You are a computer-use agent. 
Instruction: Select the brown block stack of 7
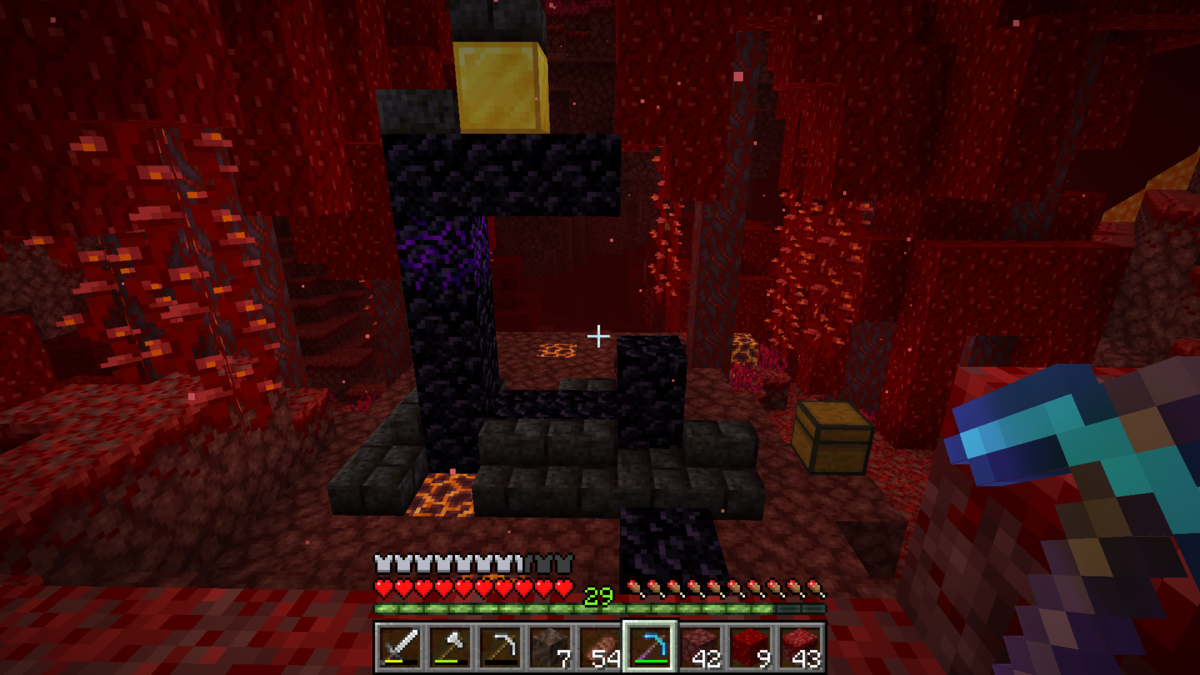click(x=549, y=647)
